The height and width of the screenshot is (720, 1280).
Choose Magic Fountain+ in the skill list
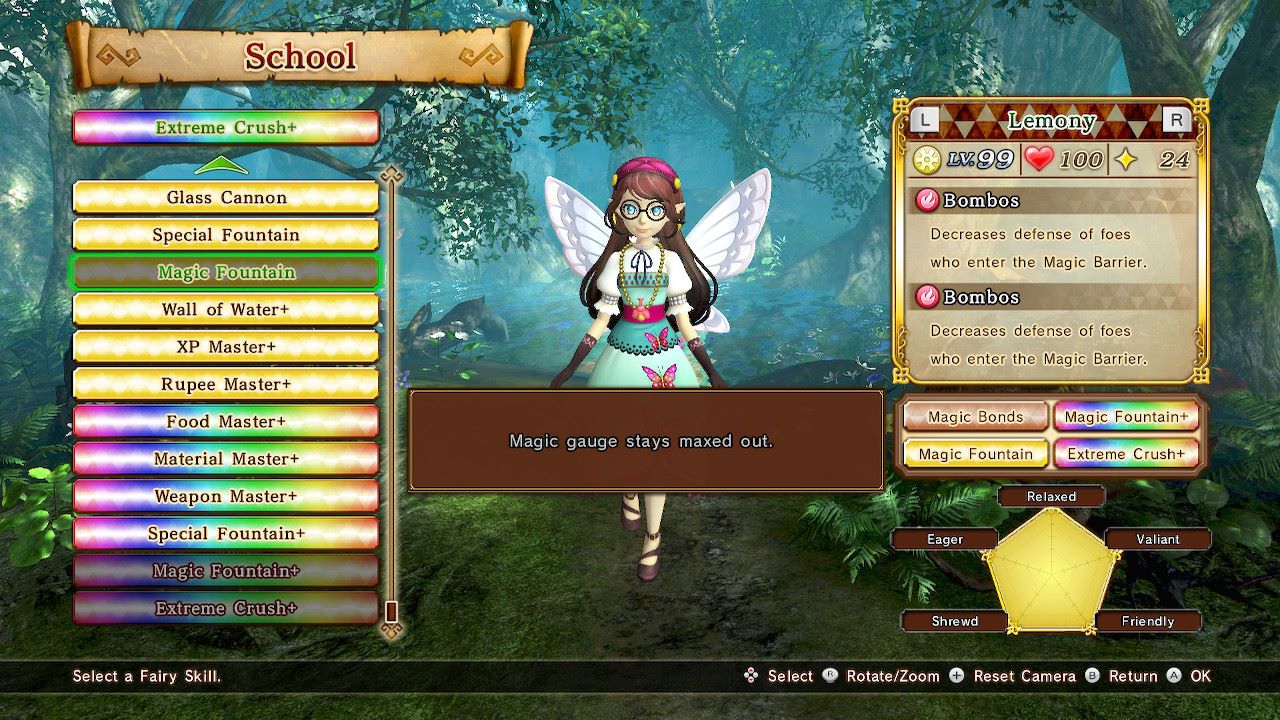click(x=226, y=571)
